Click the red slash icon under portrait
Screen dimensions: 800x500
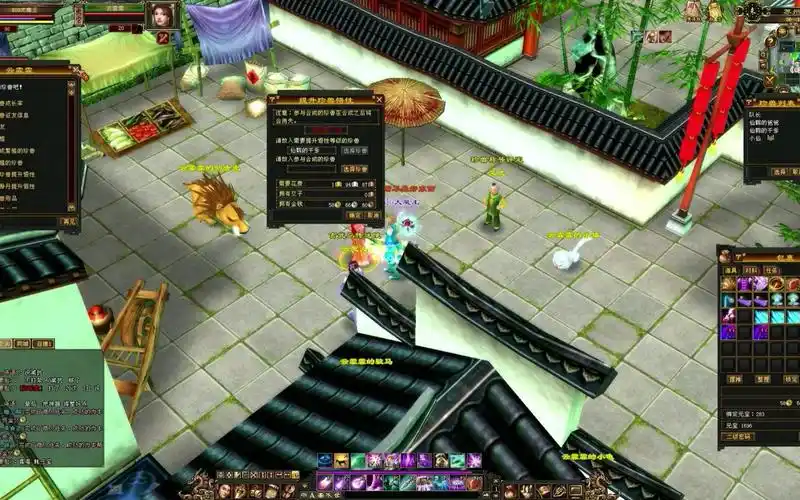pos(163,37)
